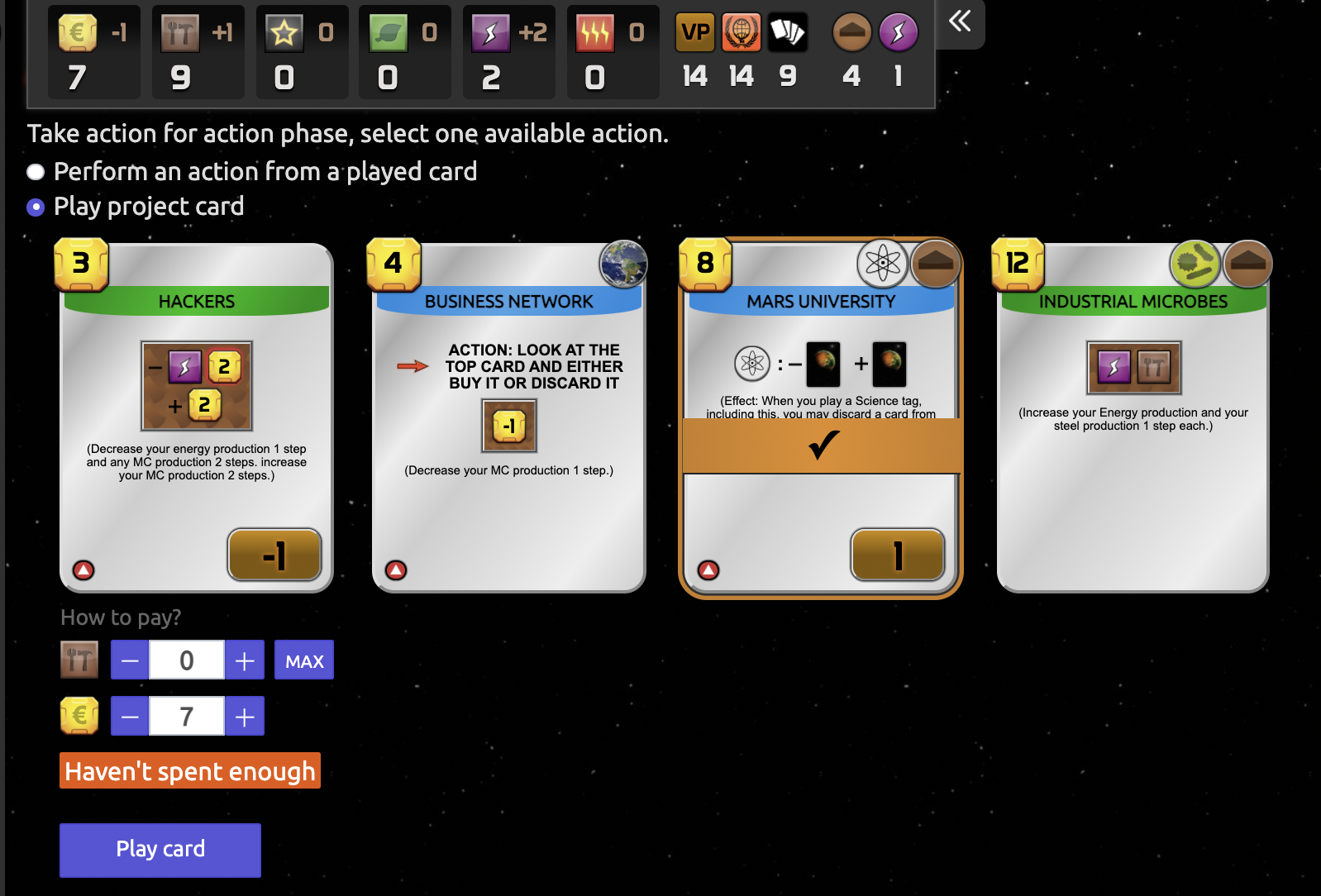Click the Play card button
This screenshot has height=896, width=1321.
coord(160,850)
